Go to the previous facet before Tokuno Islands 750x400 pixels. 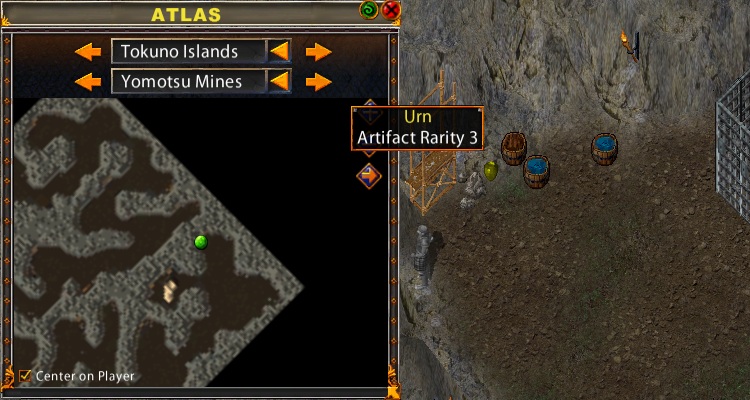point(89,51)
